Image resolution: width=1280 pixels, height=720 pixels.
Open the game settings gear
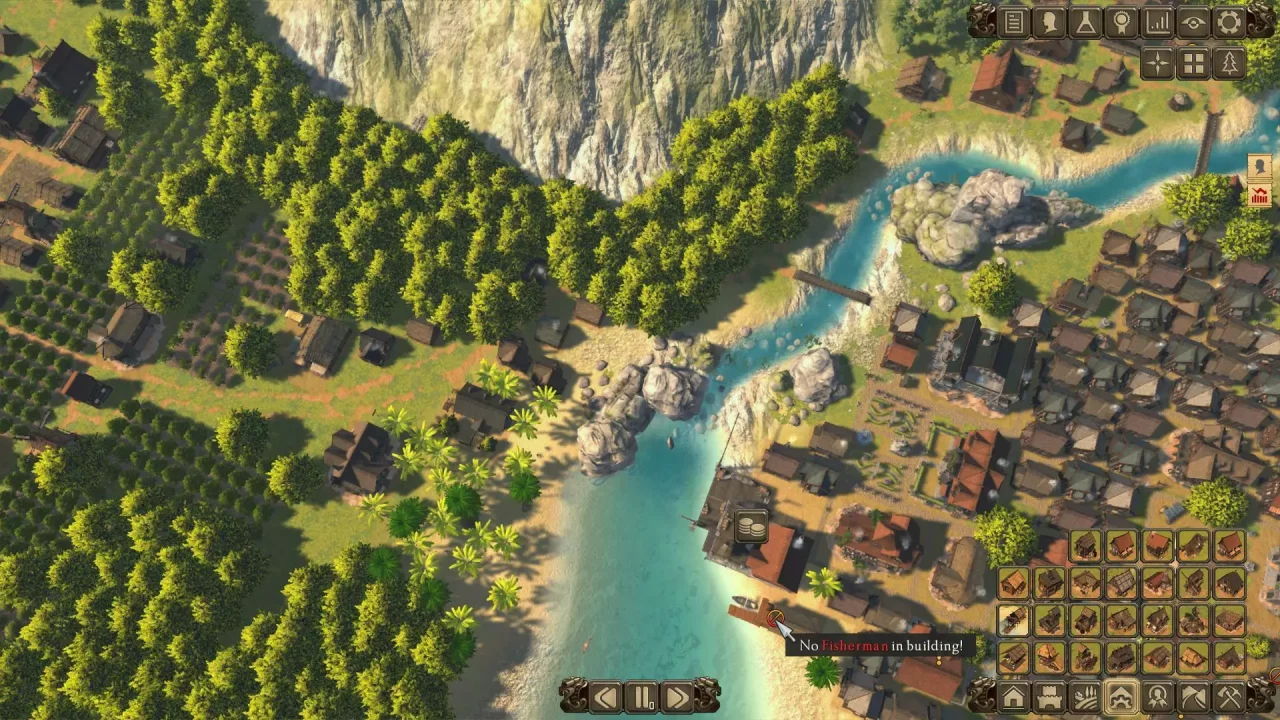[x=1229, y=23]
